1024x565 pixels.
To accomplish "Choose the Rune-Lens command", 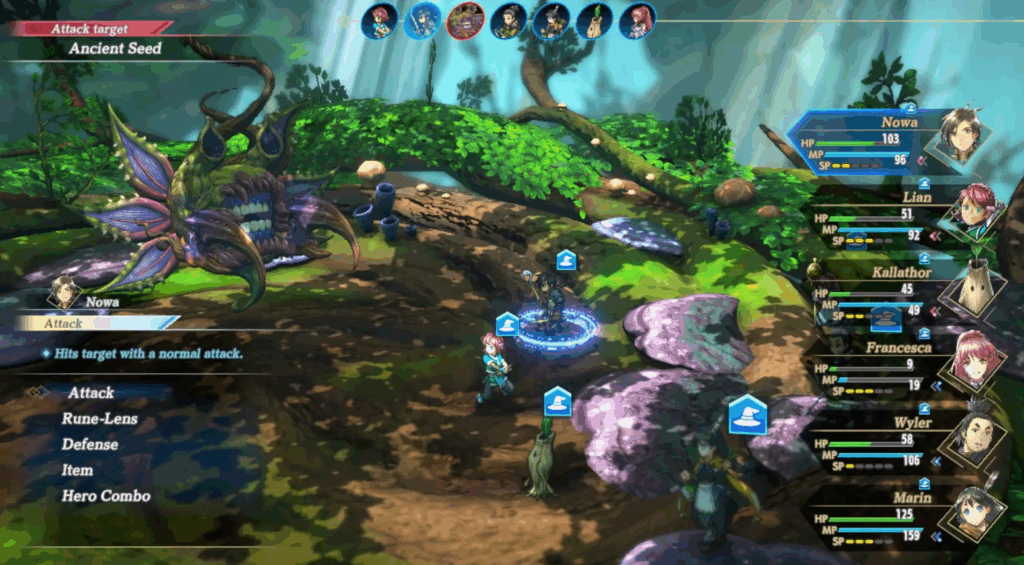I will point(99,419).
